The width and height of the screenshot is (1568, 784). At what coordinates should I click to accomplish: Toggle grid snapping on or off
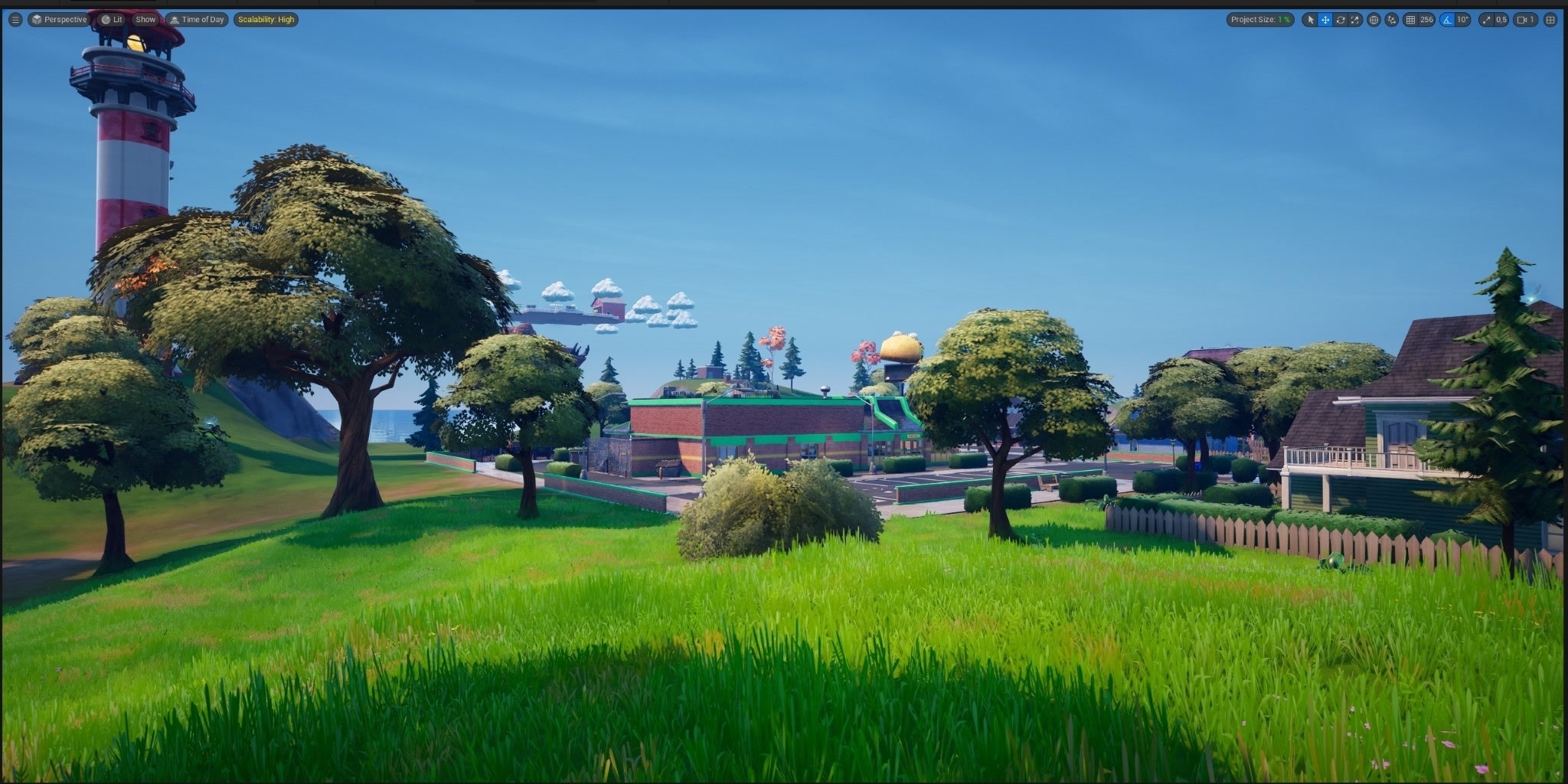click(1411, 20)
